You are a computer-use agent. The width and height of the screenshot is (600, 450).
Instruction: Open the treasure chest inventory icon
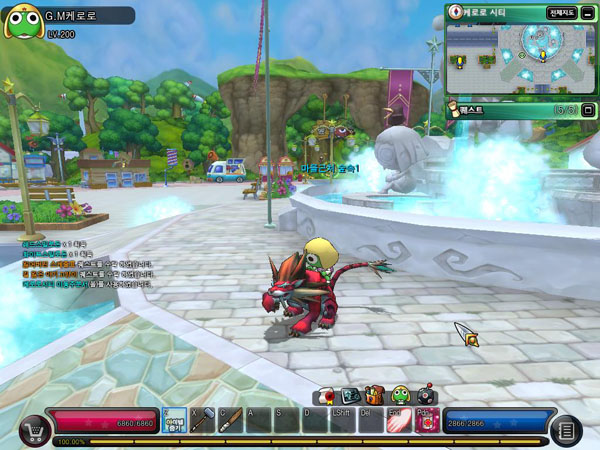point(374,395)
